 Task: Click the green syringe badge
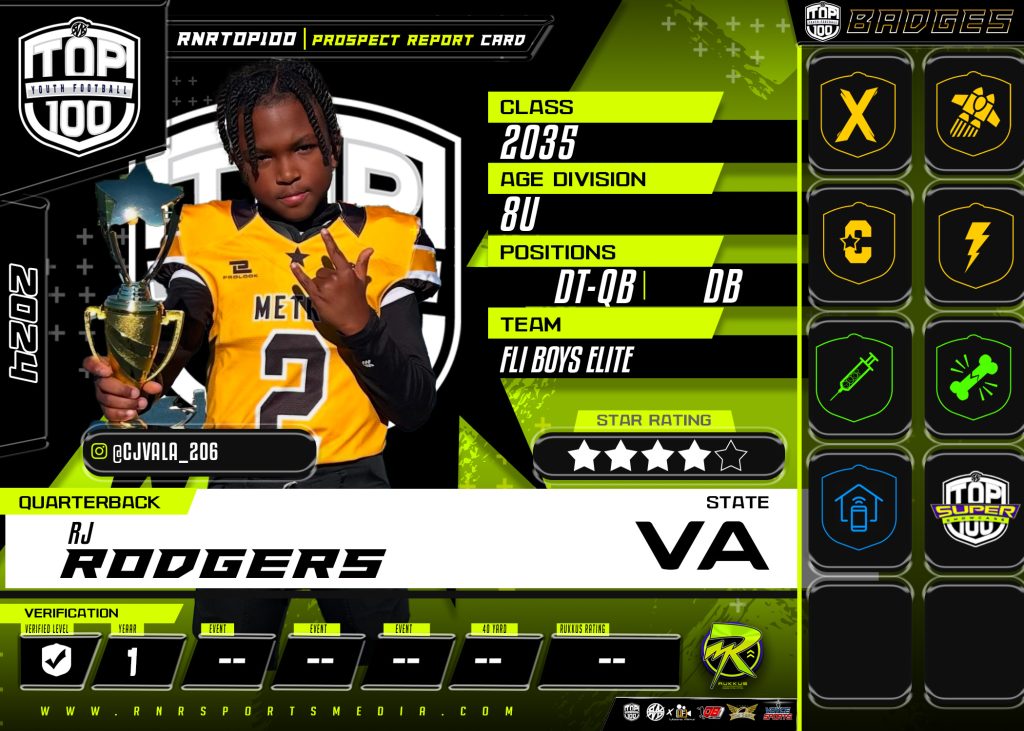coord(857,376)
